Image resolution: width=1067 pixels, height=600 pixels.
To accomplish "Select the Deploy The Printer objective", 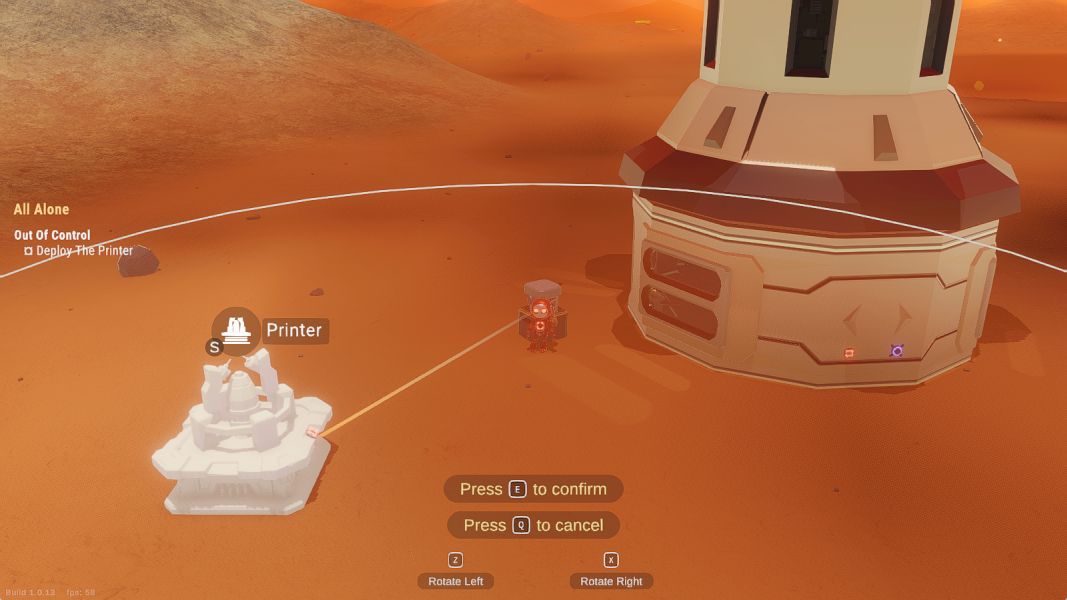I will click(84, 251).
